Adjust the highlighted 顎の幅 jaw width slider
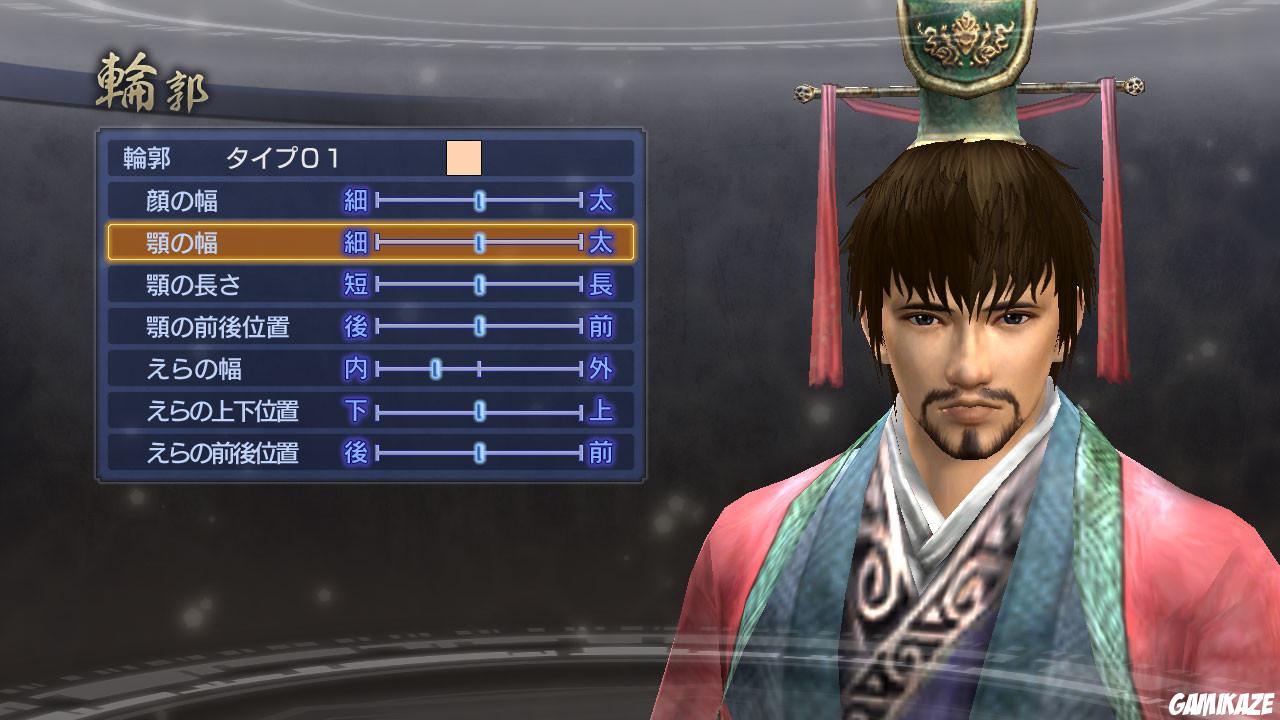The width and height of the screenshot is (1280, 720). click(480, 241)
